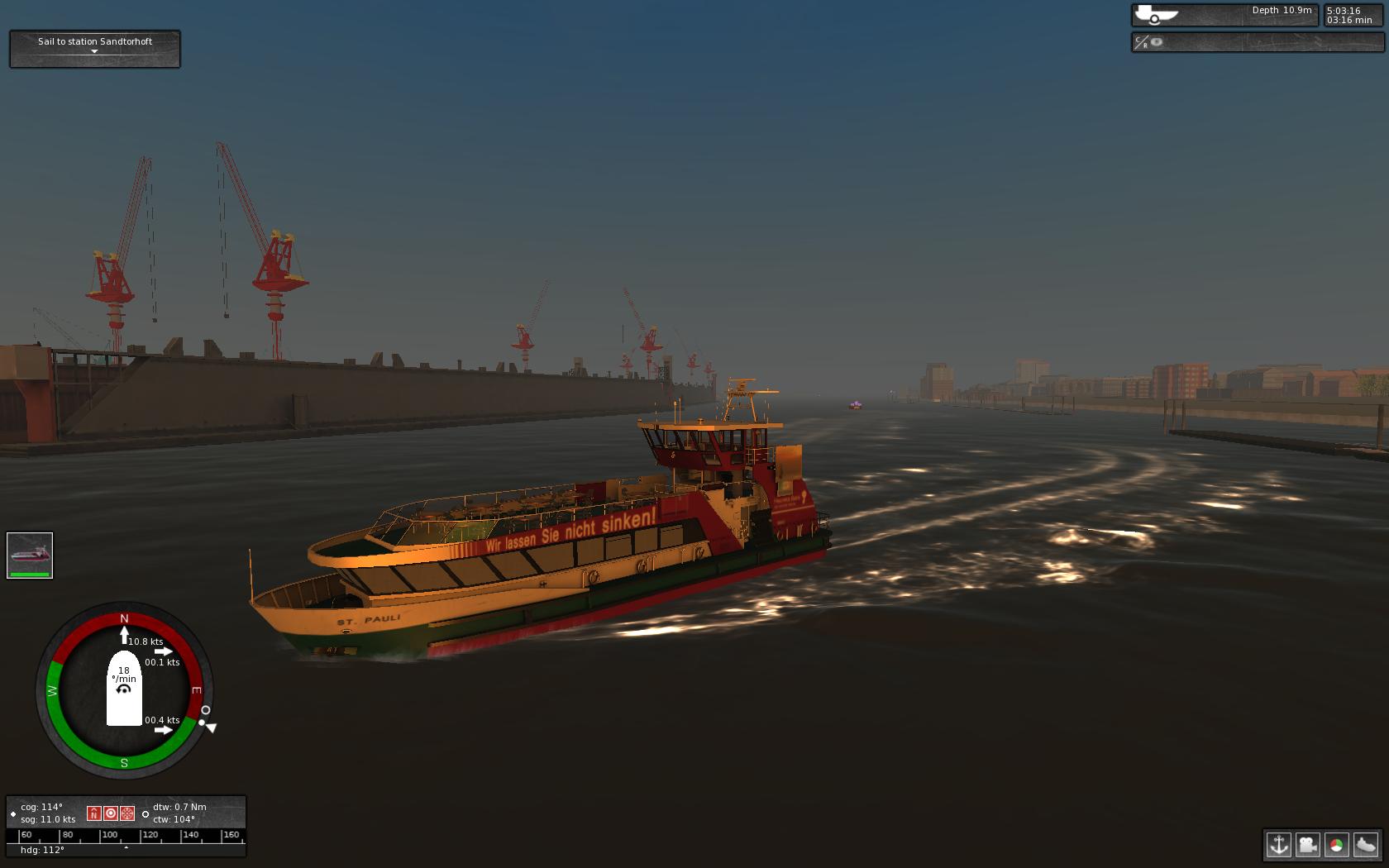The height and width of the screenshot is (868, 1389).
Task: Toggle the navigation lights icon
Action: point(1337,846)
